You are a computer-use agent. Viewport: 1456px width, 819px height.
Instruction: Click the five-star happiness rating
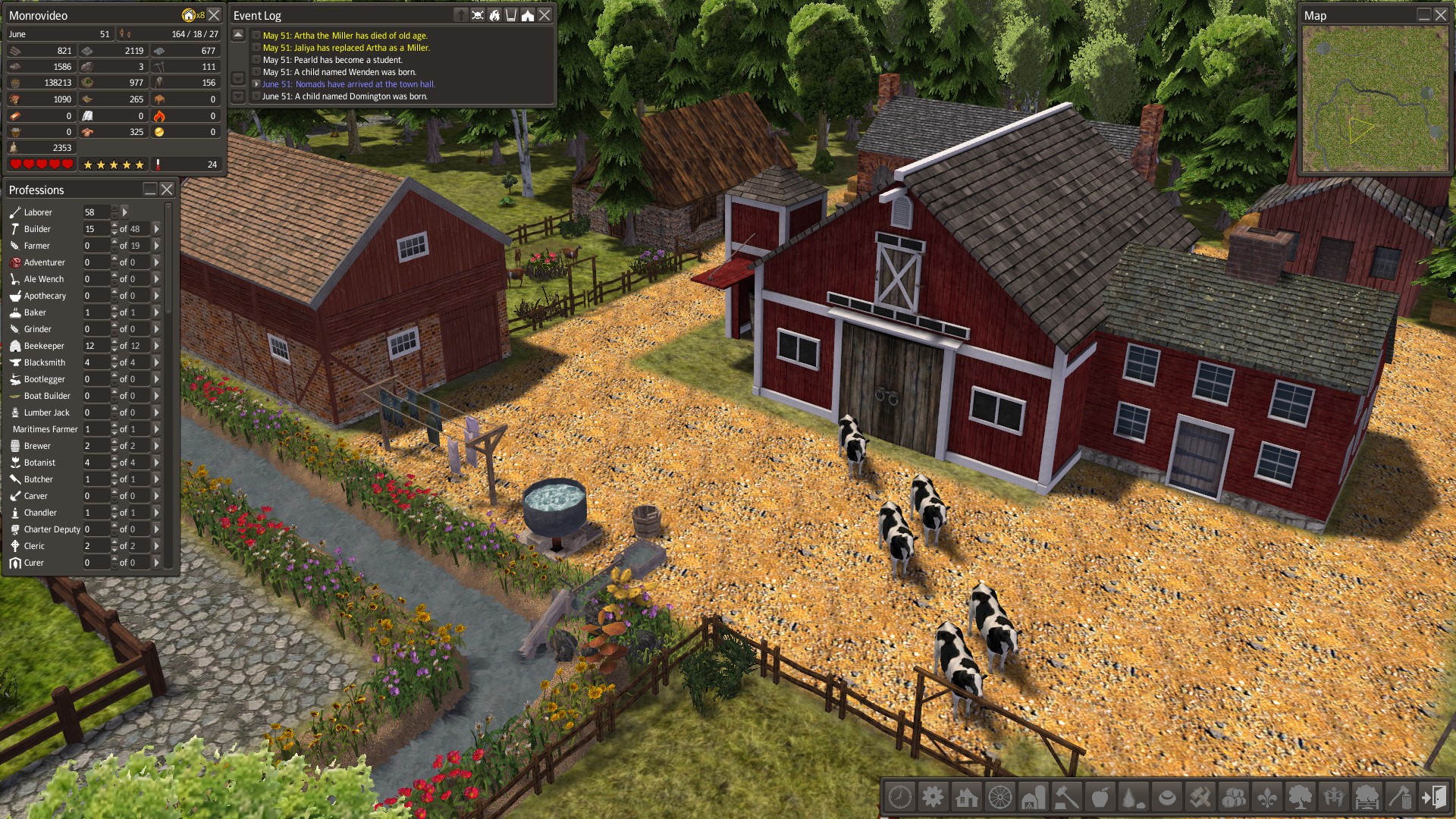point(114,164)
